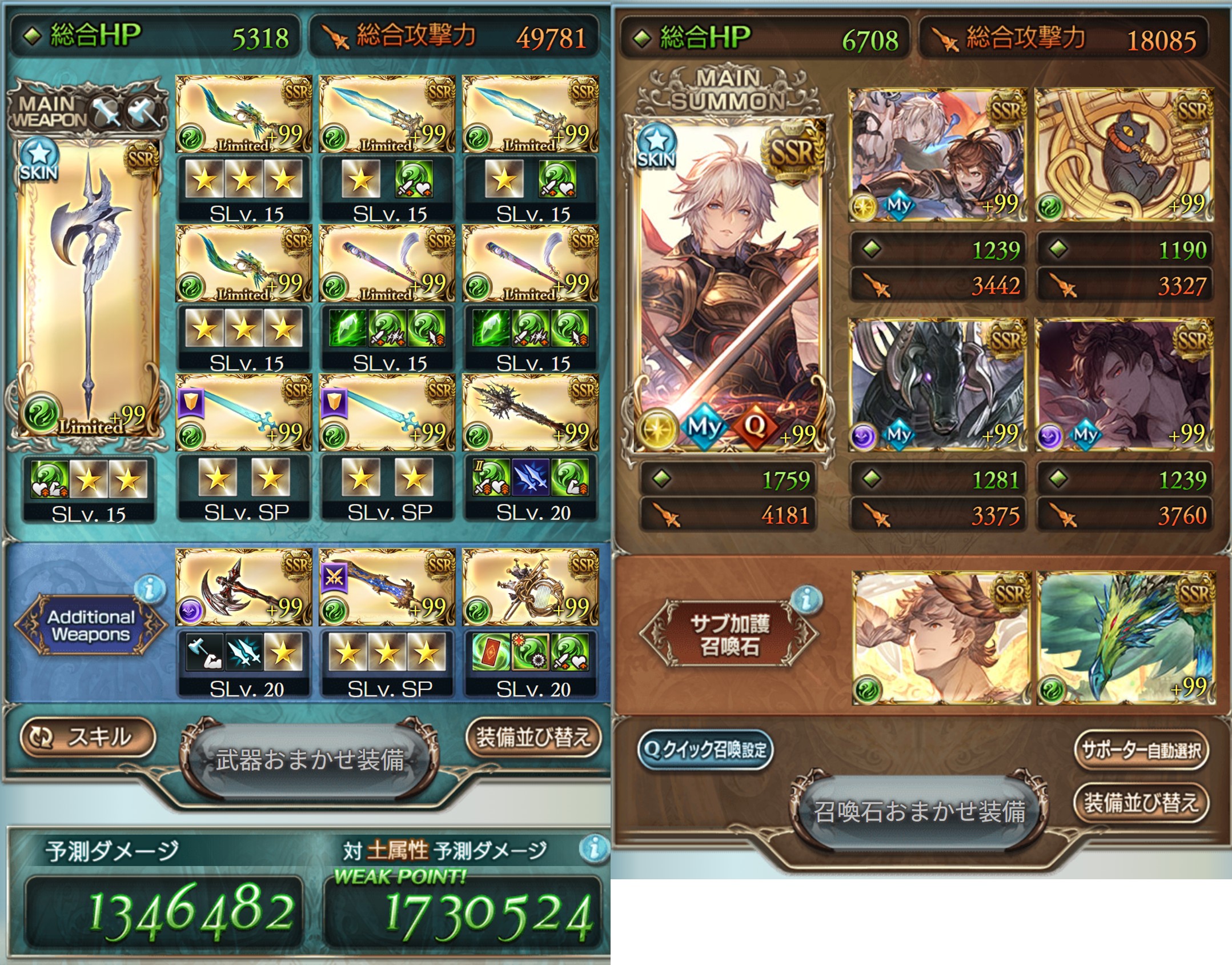Image resolution: width=1232 pixels, height=965 pixels.
Task: Select the dark-haired man summon
Action: click(x=1123, y=385)
